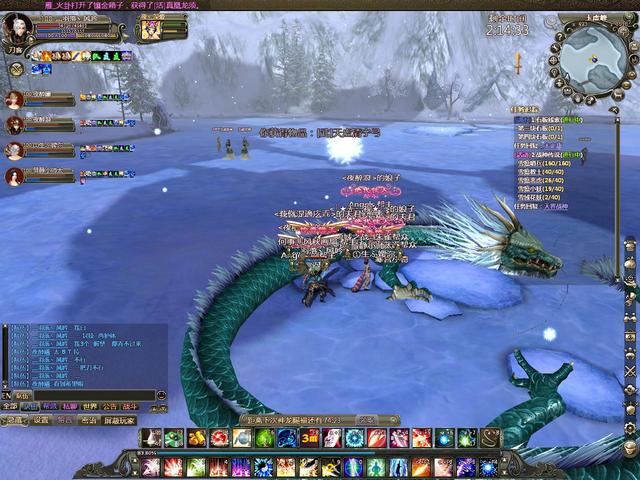
Task: Open the chat emoticon smiley button
Action: pos(160,396)
